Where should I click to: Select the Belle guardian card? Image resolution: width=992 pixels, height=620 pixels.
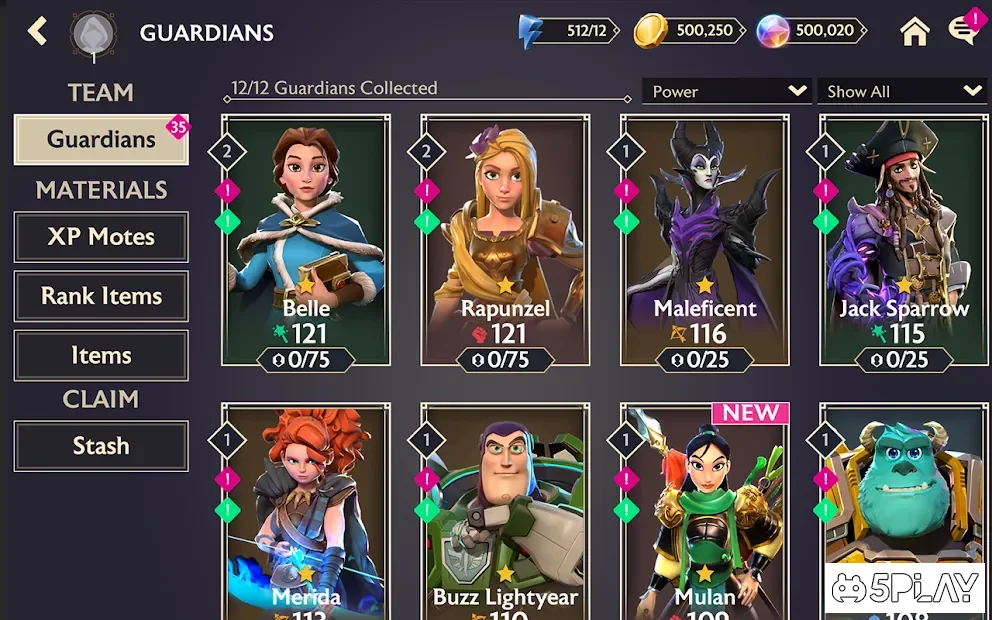[x=305, y=240]
